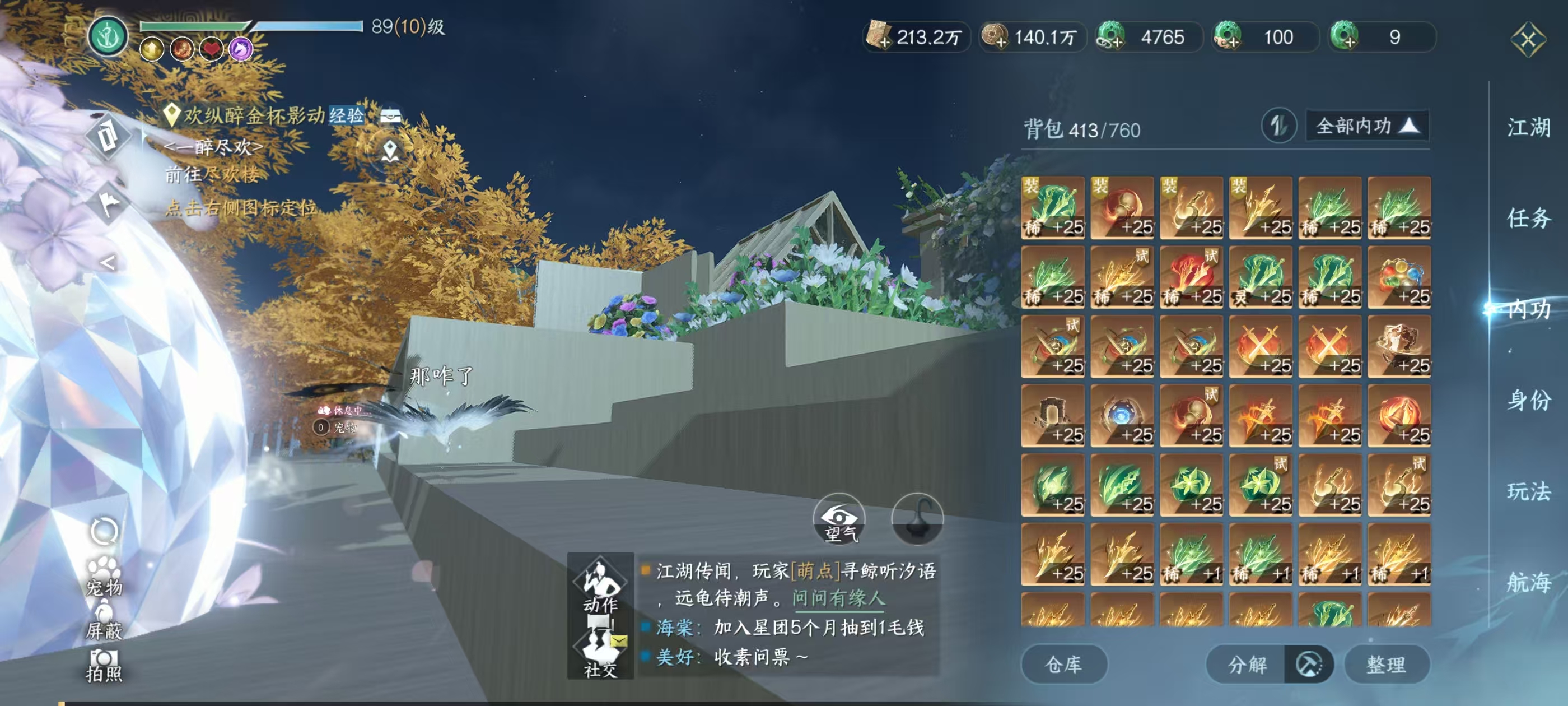Click the experience progress bar at top-left
The image size is (1568, 706).
[253, 27]
